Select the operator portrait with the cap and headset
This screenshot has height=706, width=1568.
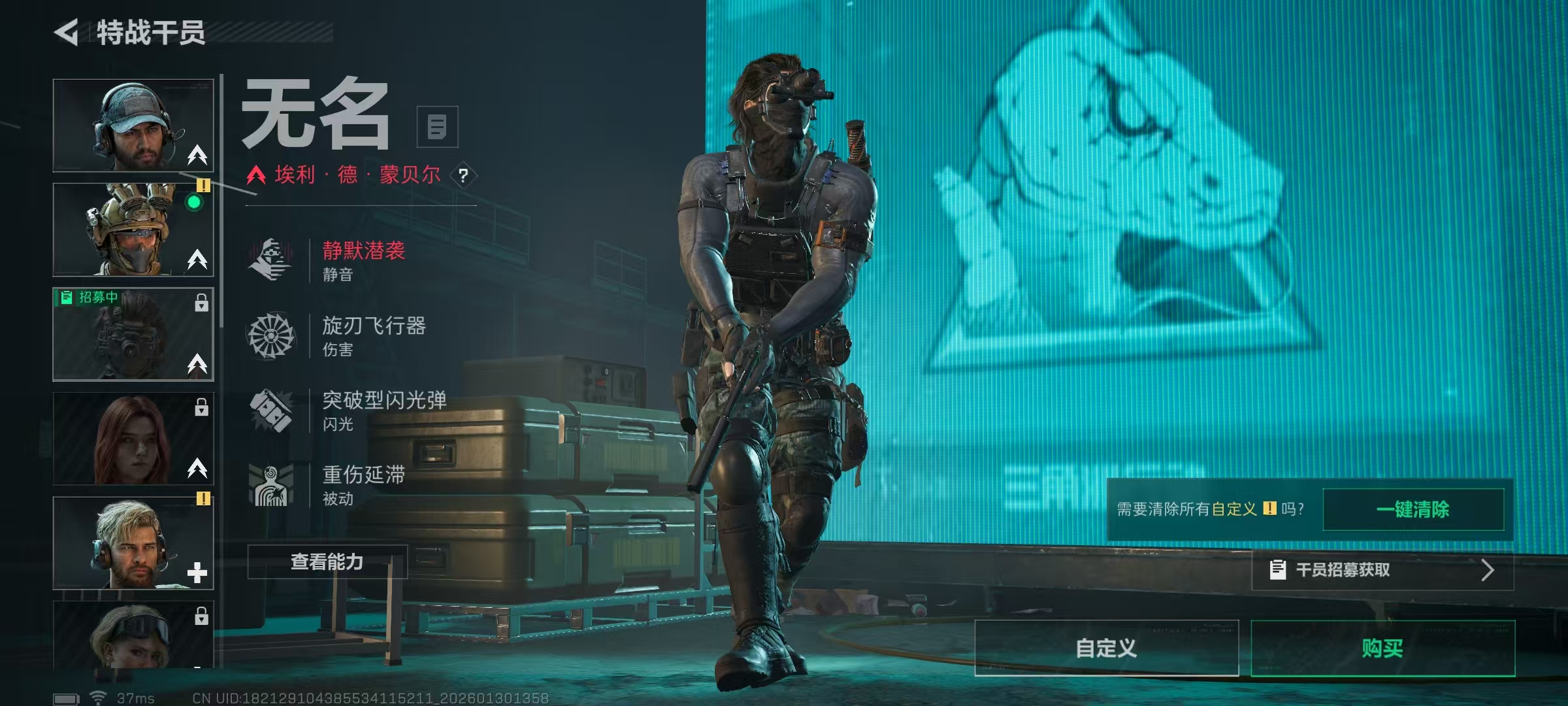click(133, 126)
